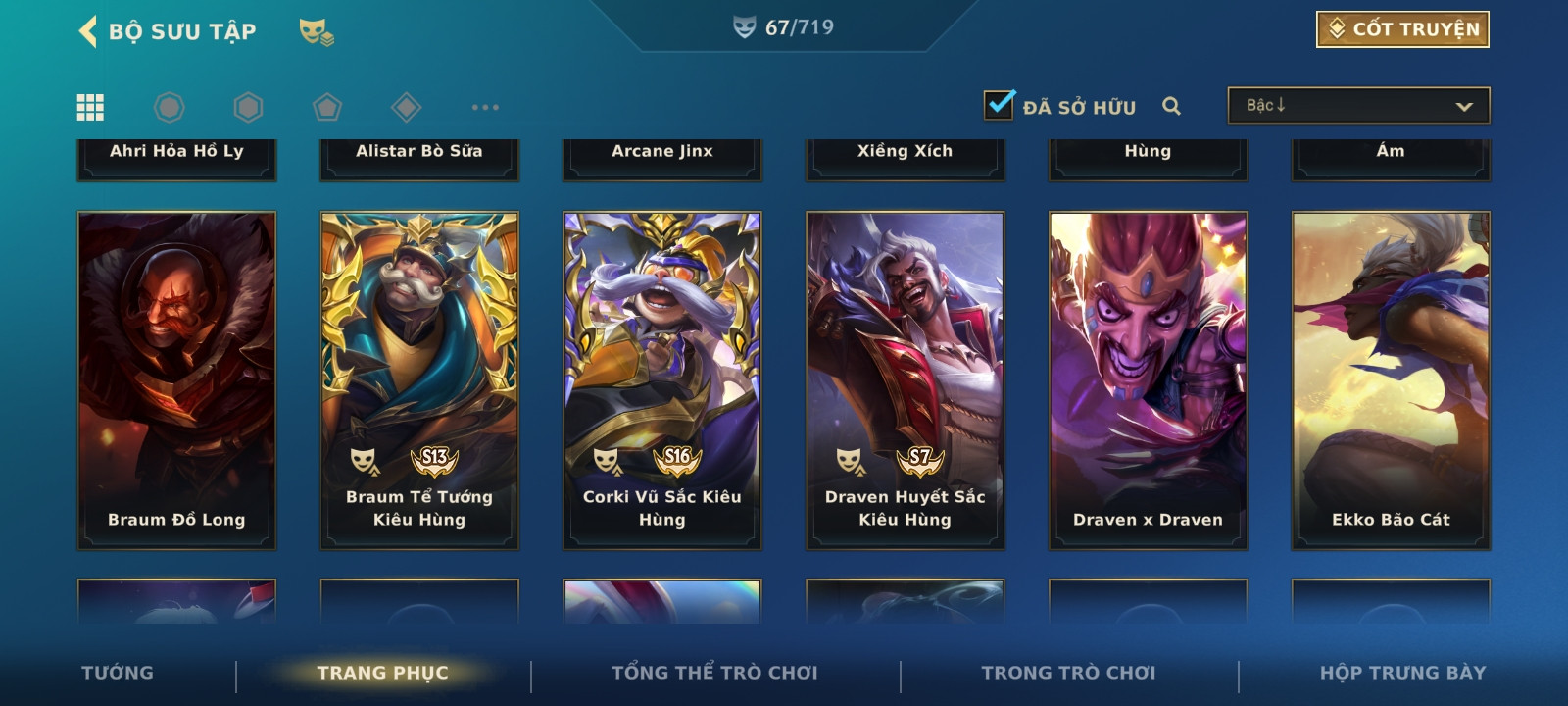Expand the Bậc sort dropdown
The image size is (1568, 706).
(1358, 106)
